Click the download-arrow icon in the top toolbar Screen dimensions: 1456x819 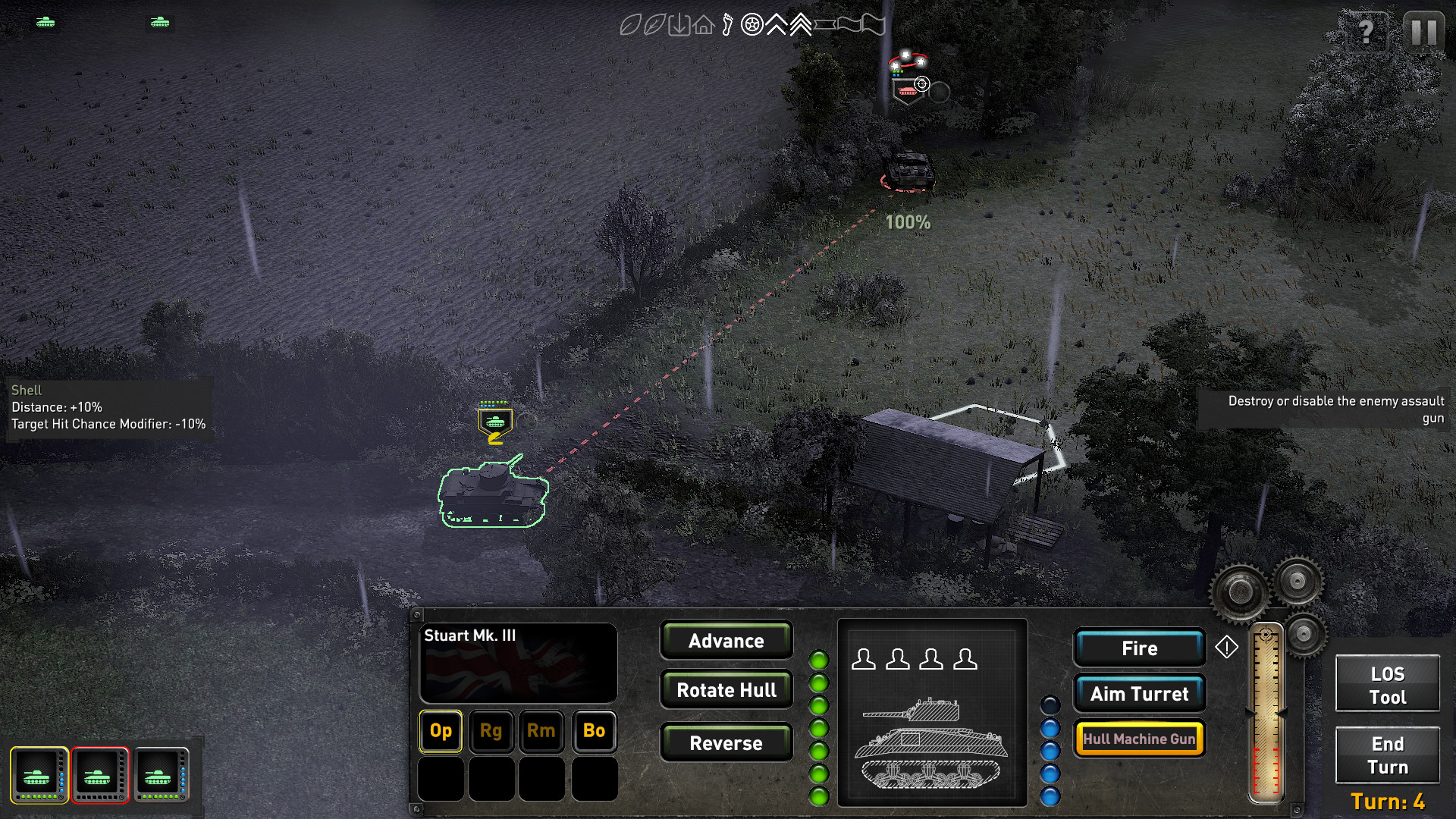click(x=679, y=24)
